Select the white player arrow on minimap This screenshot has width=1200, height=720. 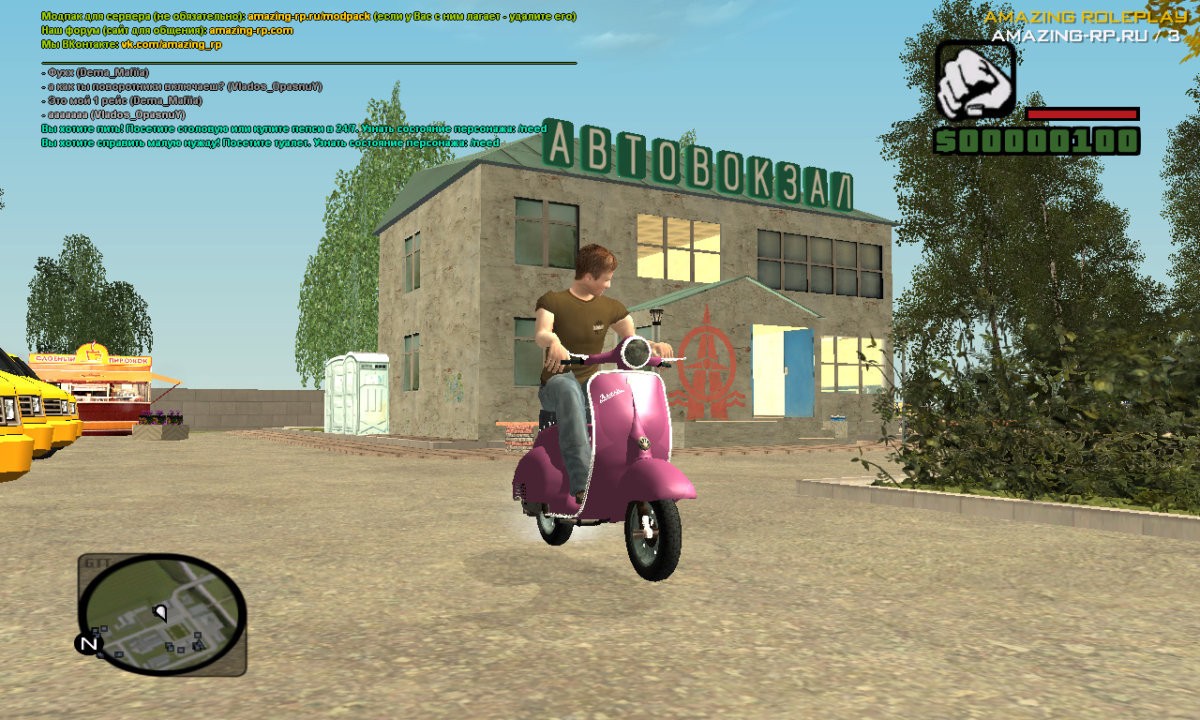(160, 610)
